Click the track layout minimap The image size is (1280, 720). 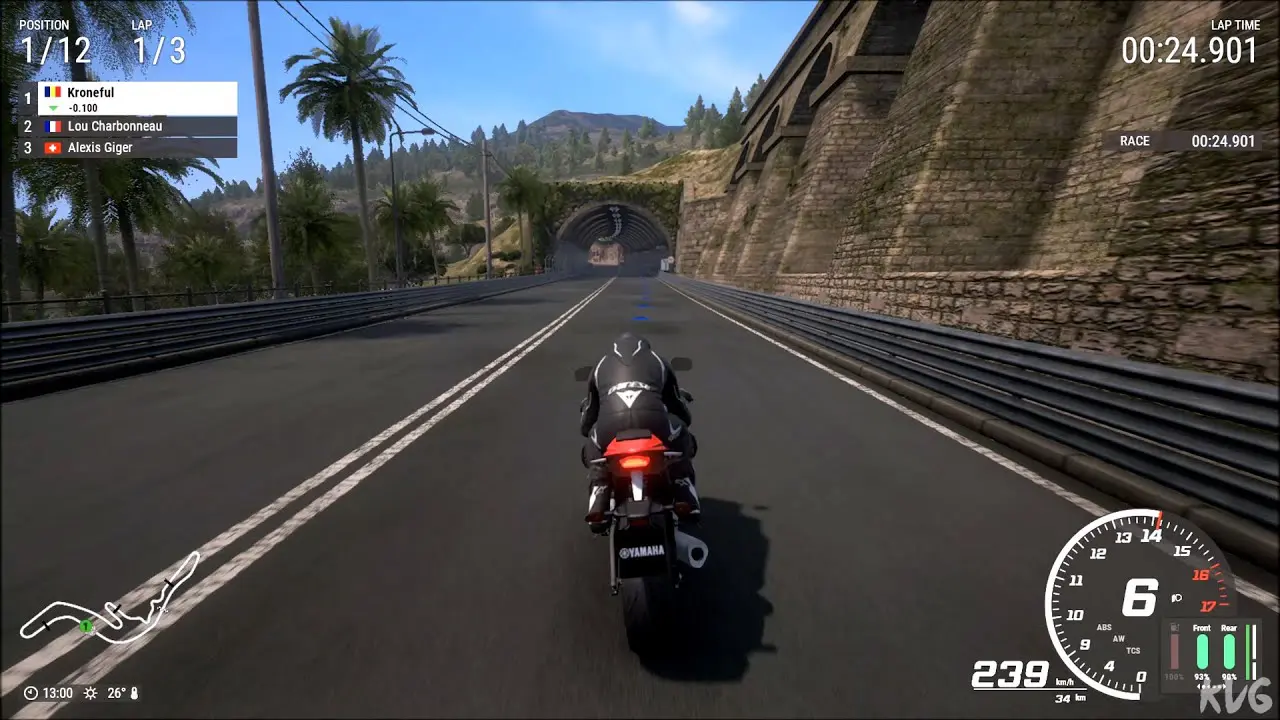point(110,605)
